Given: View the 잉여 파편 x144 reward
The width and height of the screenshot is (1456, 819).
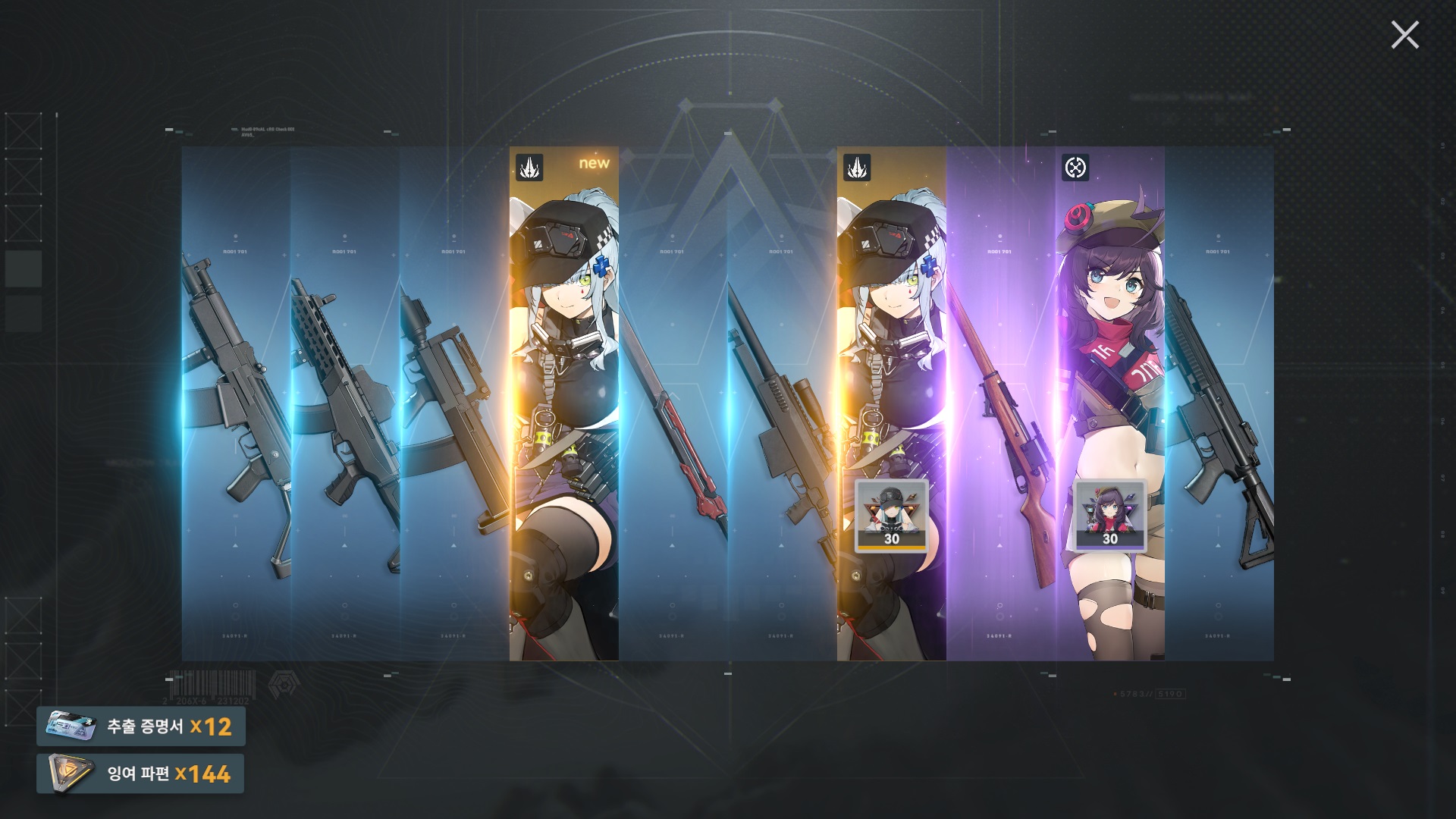Looking at the screenshot, I should 141,773.
